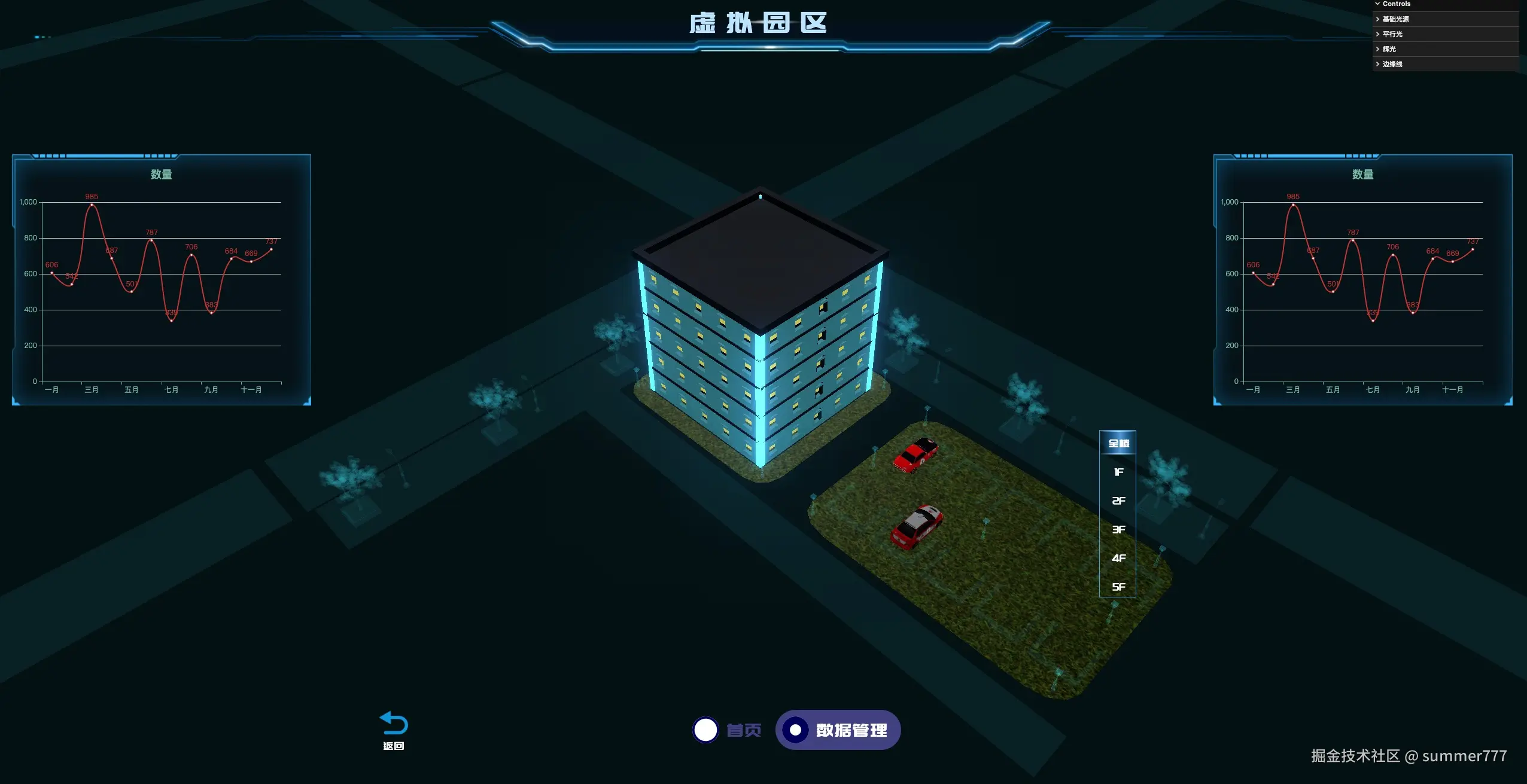Image resolution: width=1527 pixels, height=784 pixels.
Task: Show floor 5F in the floor list
Action: click(x=1118, y=587)
